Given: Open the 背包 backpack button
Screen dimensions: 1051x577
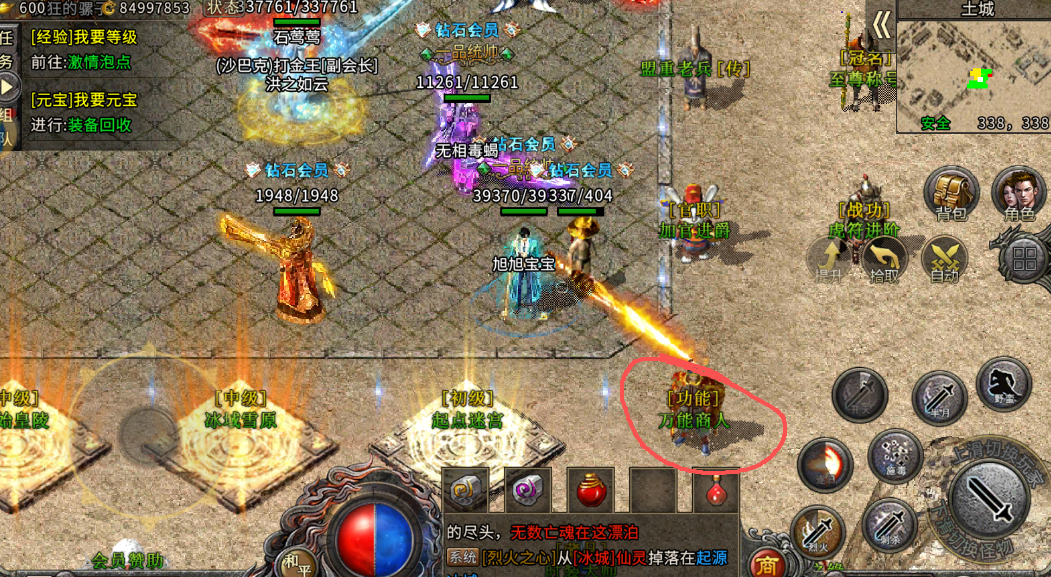Looking at the screenshot, I should (950, 193).
